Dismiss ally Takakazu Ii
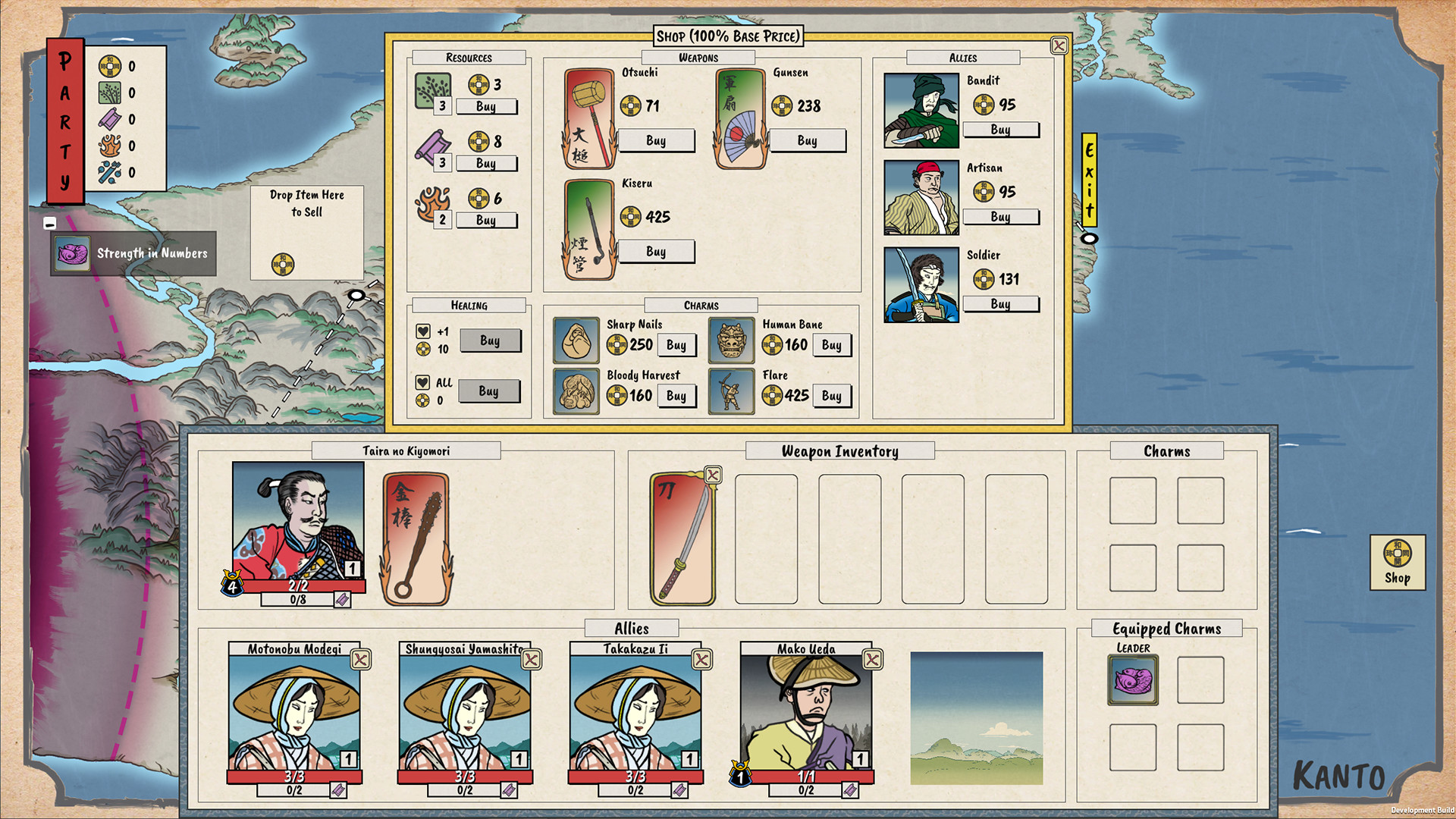 click(701, 658)
